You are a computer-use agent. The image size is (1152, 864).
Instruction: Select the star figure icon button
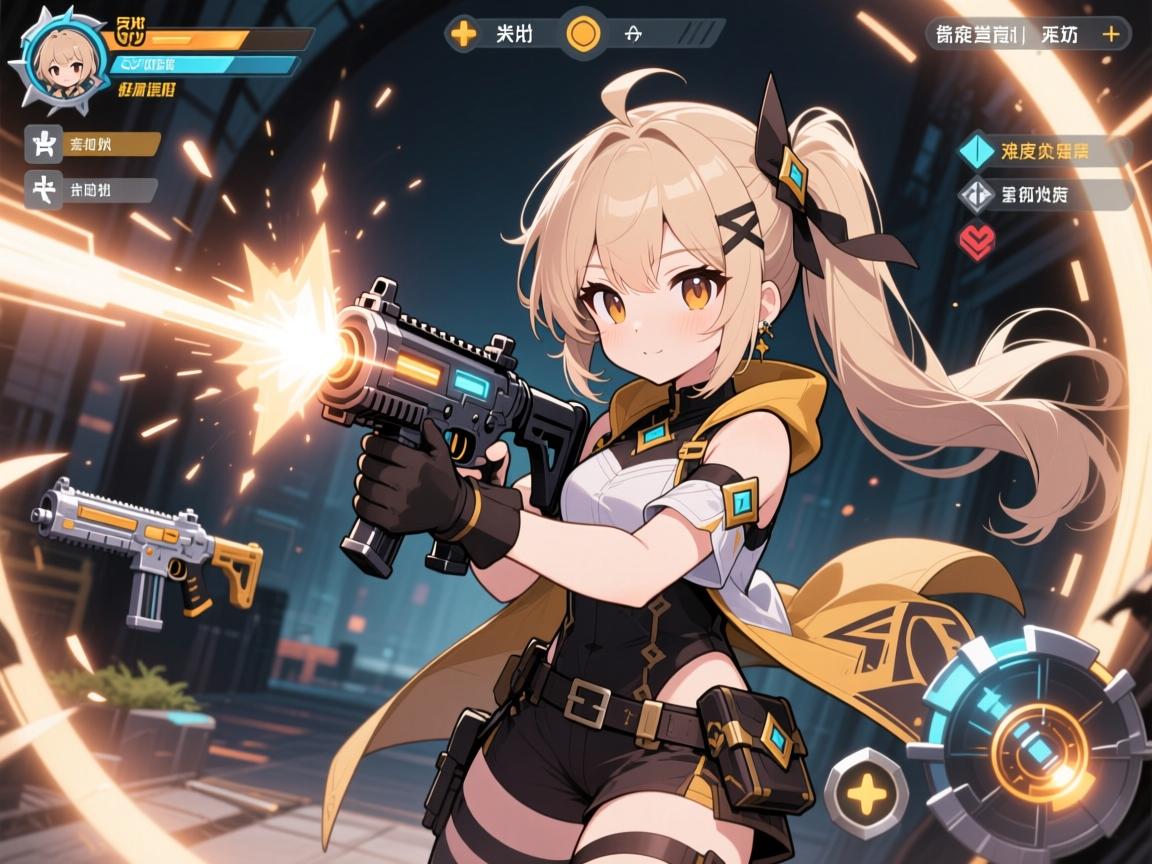(x=44, y=144)
